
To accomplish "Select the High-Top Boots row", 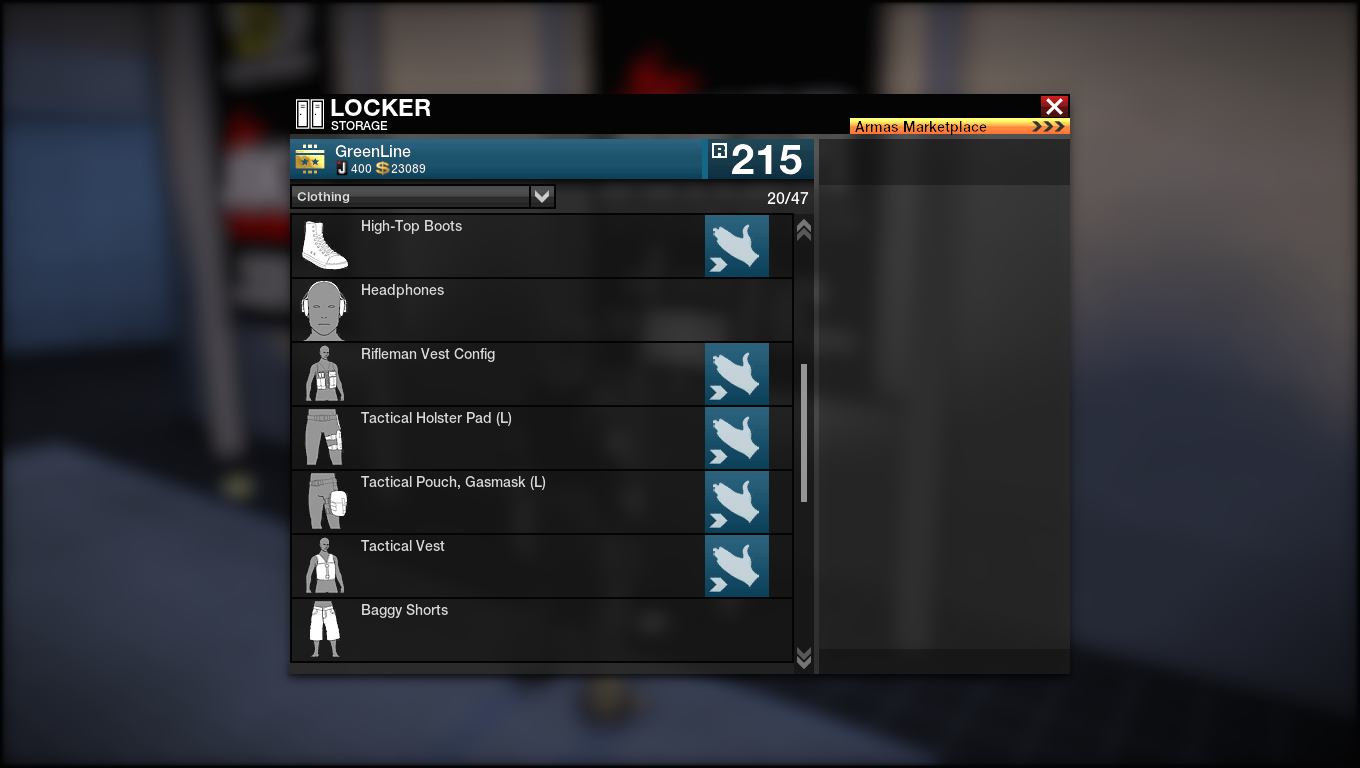I will pos(500,246).
